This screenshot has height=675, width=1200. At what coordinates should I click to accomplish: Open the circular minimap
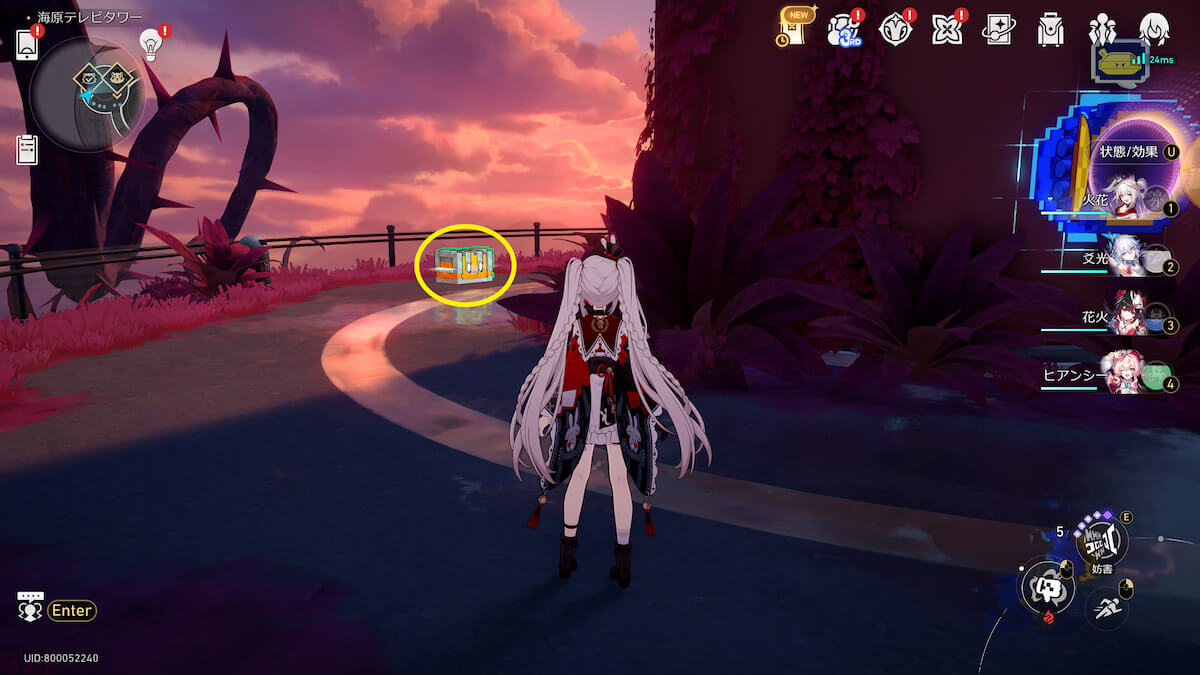pos(87,94)
